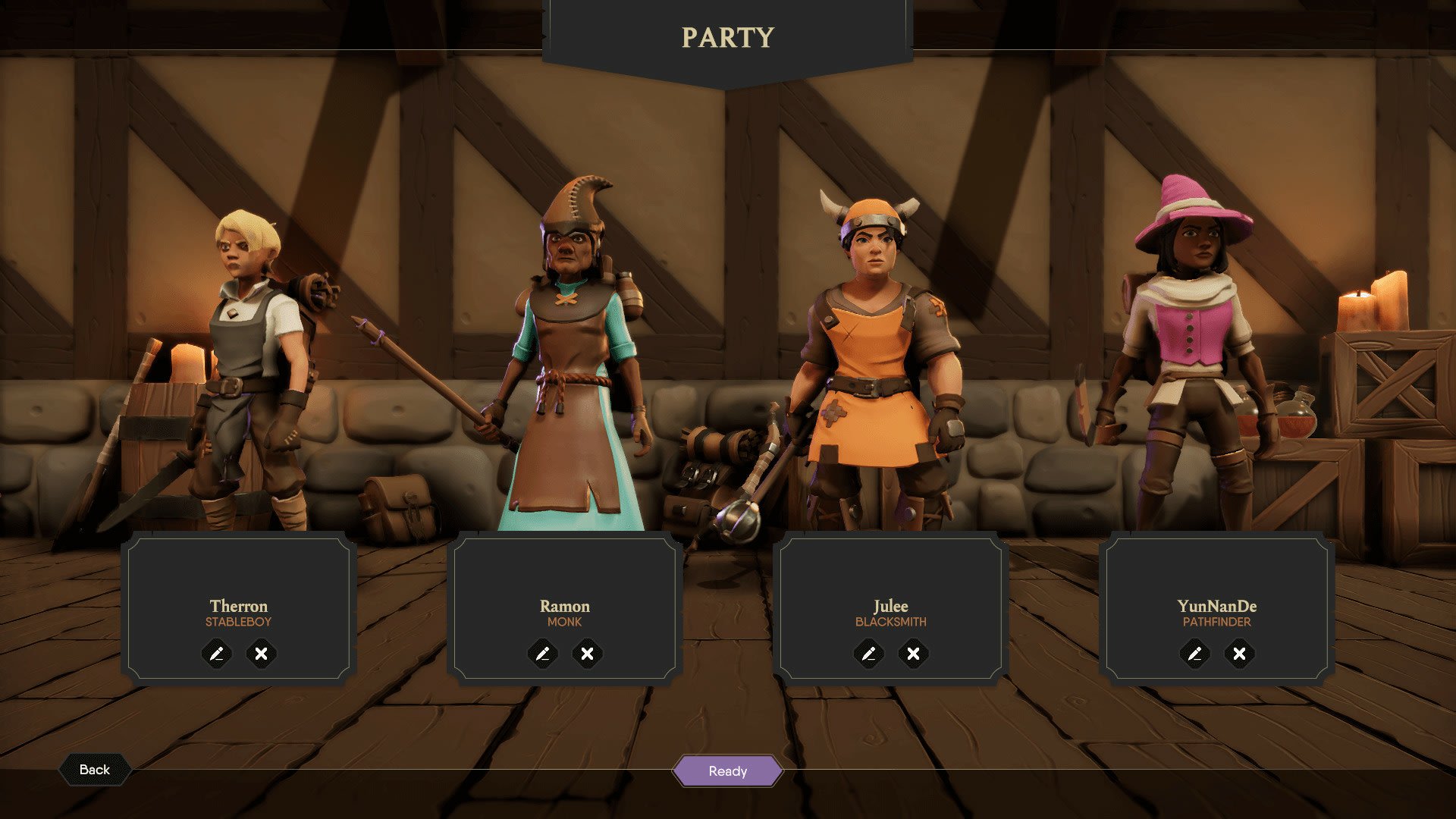Click the edit pencil icon under Julee

[x=869, y=653]
